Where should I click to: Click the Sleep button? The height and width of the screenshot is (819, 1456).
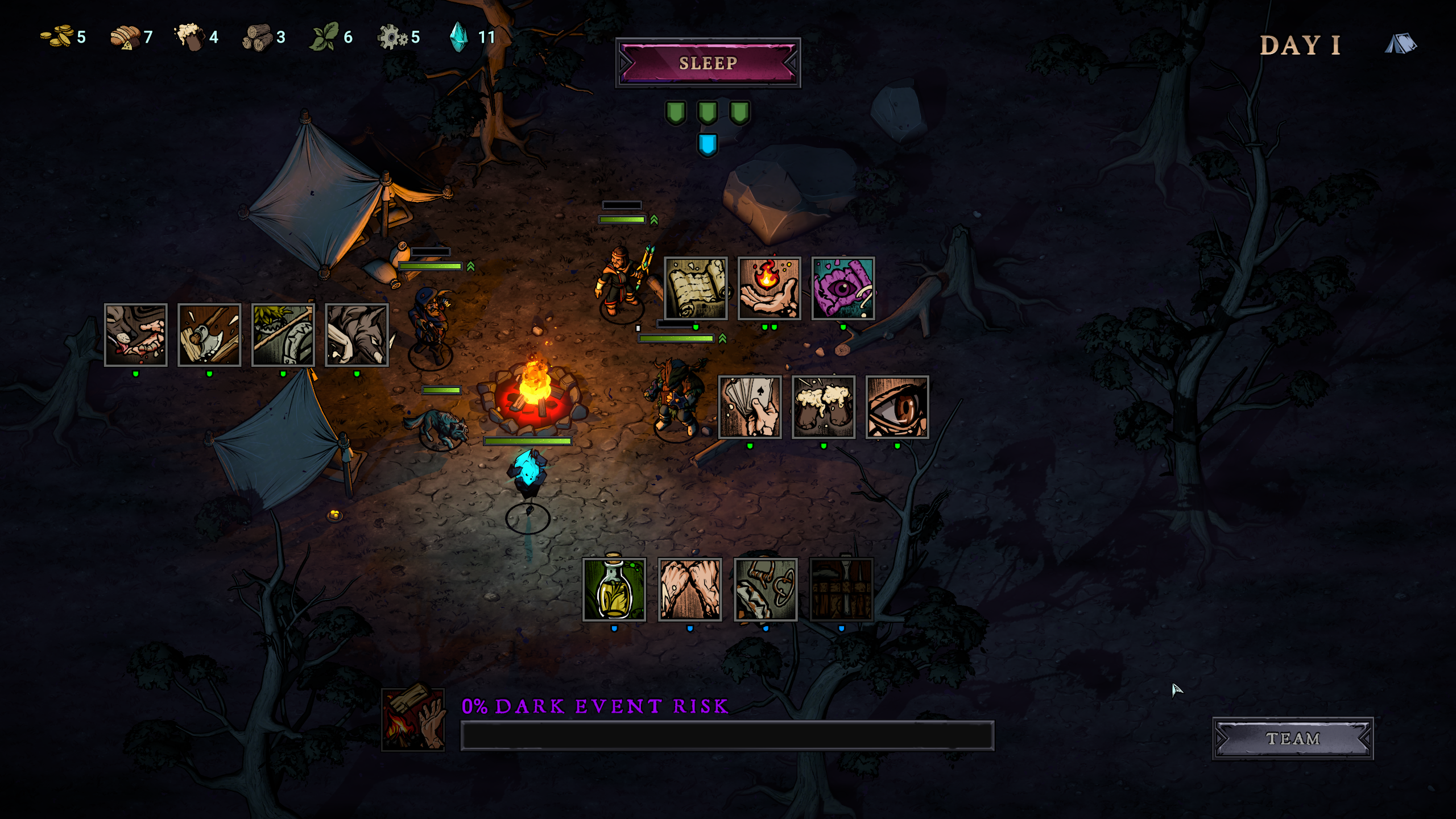click(x=708, y=63)
